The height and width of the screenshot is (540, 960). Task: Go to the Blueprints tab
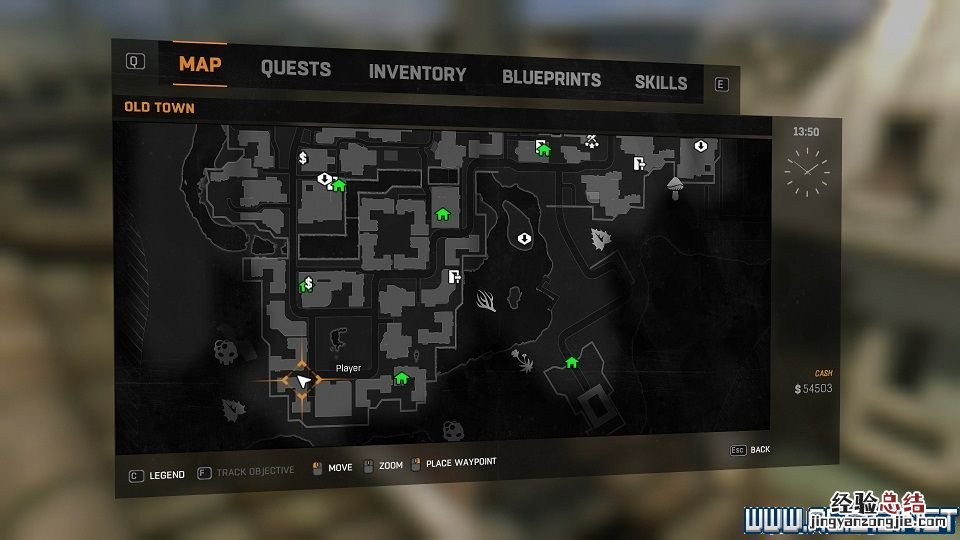coord(551,78)
